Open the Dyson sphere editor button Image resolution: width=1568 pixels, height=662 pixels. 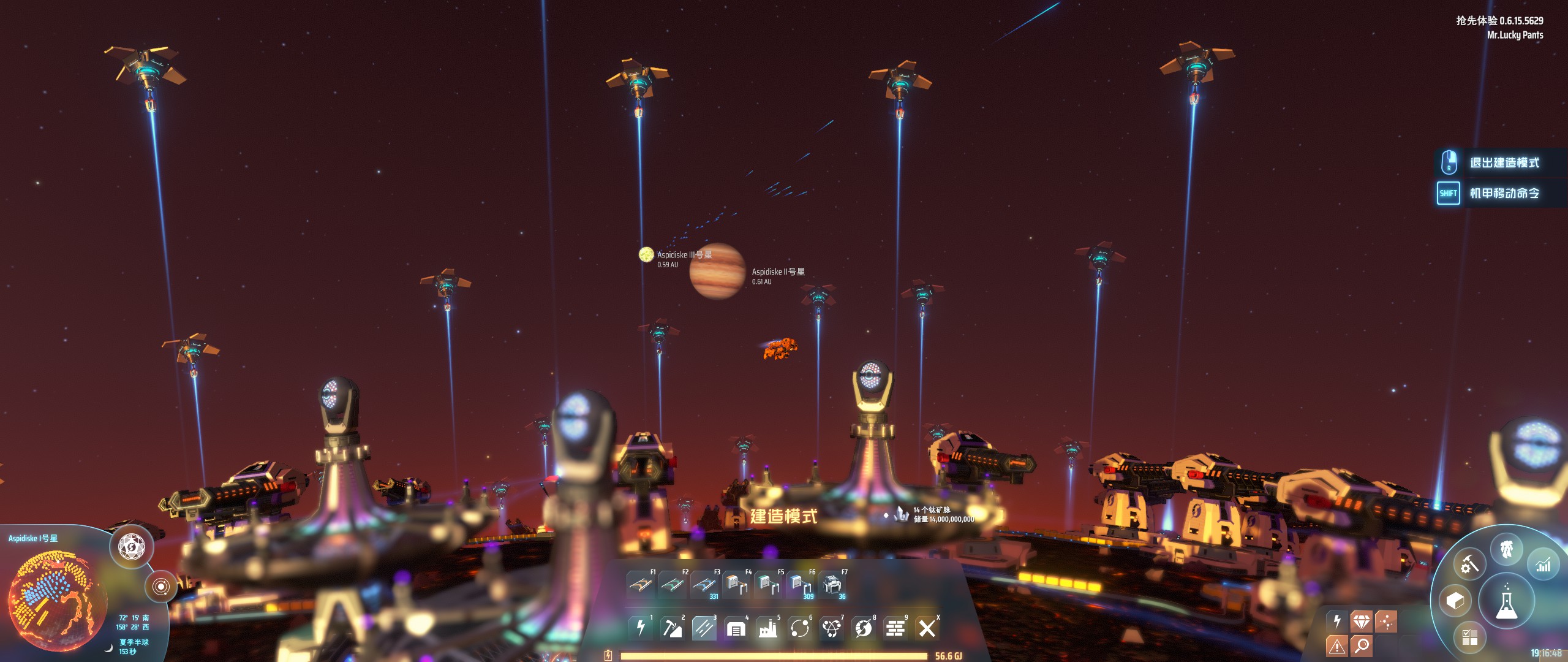tap(131, 546)
